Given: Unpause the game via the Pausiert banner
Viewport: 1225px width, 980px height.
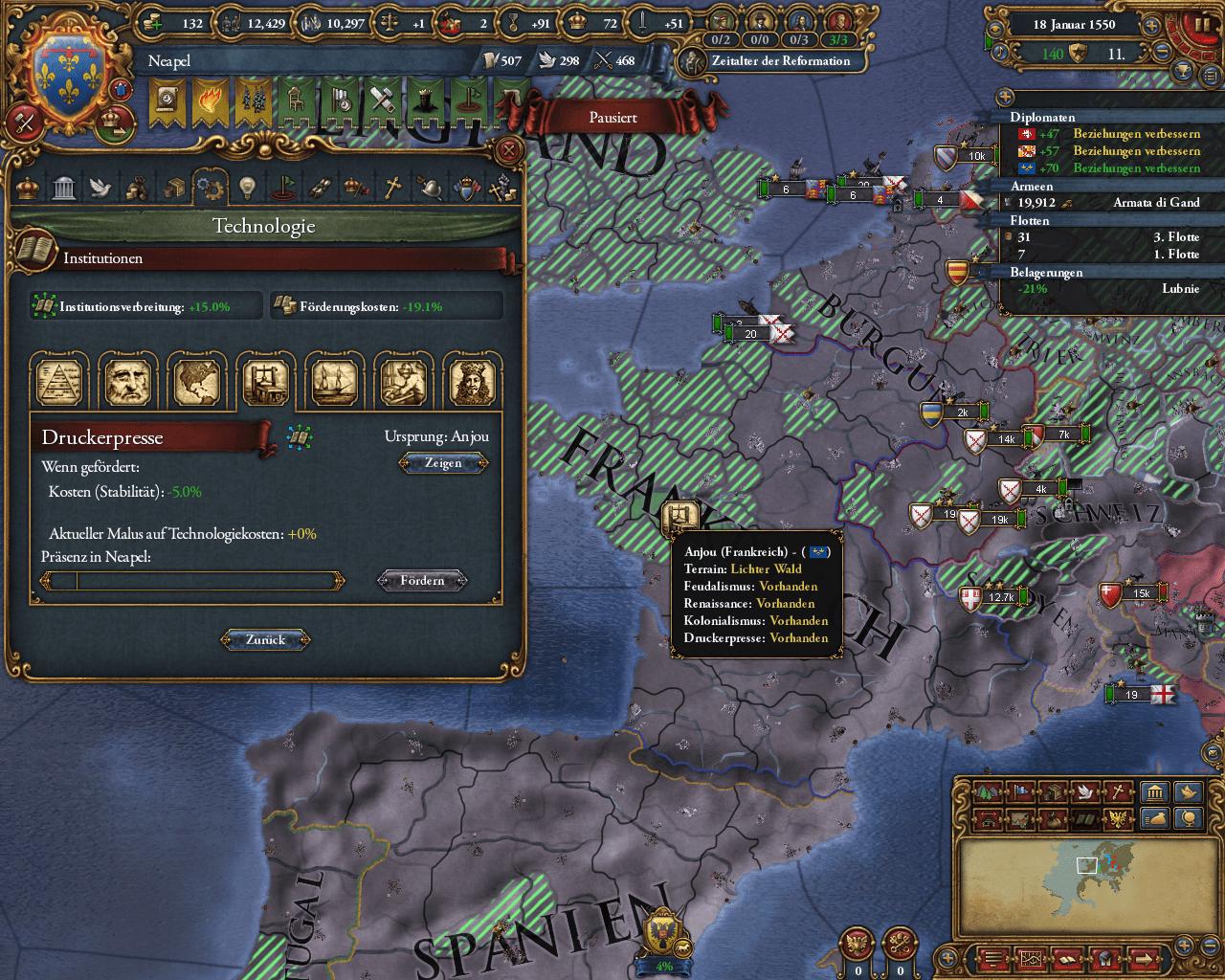Looking at the screenshot, I should (x=612, y=117).
